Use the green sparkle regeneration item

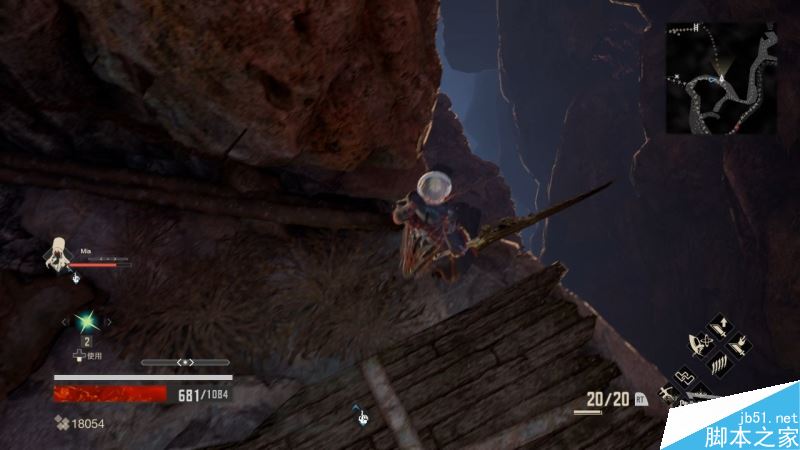[x=87, y=321]
